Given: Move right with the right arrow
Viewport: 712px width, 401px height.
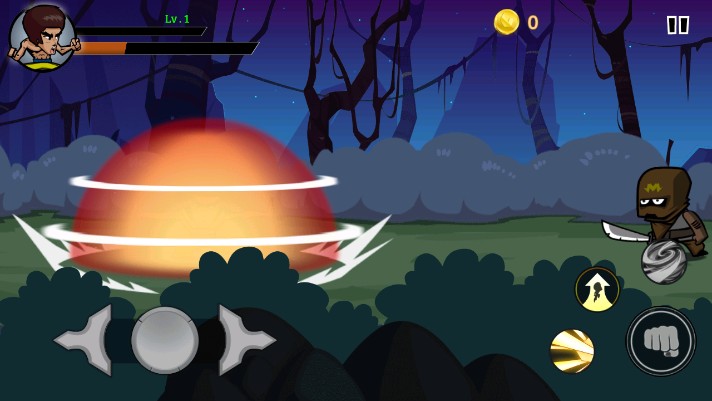Looking at the screenshot, I should [244, 340].
